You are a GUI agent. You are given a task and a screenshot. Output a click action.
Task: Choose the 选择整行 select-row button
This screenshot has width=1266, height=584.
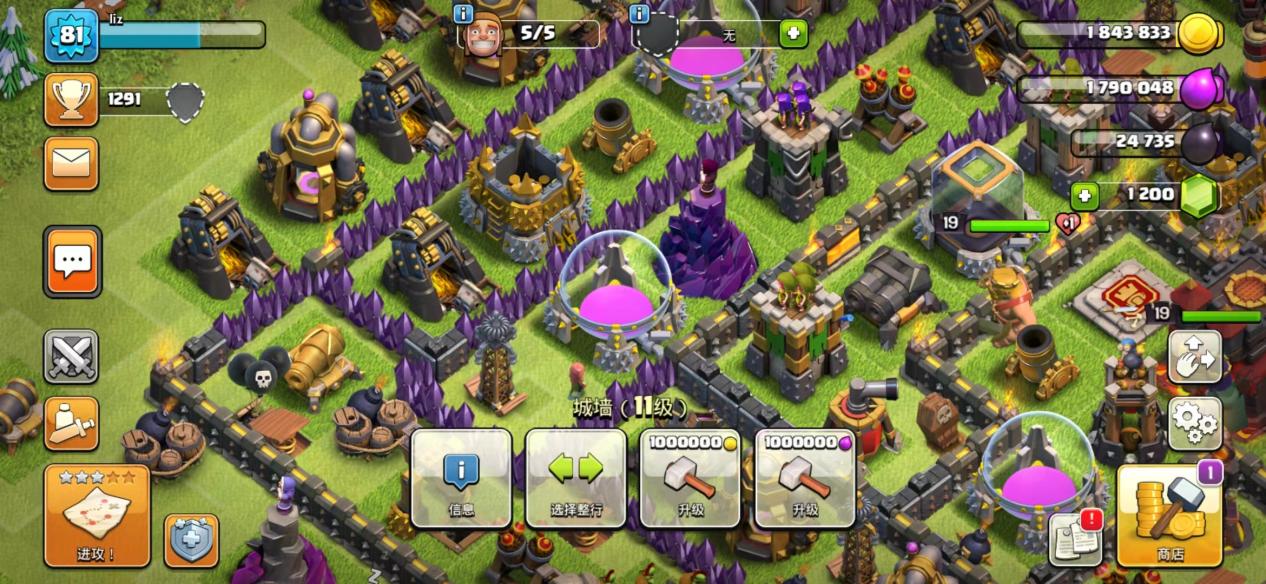[x=576, y=479]
